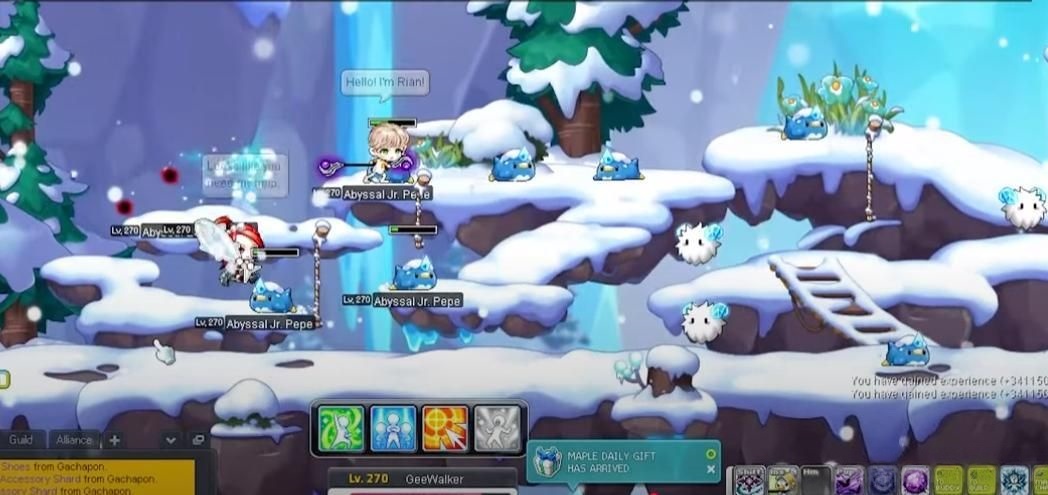This screenshot has height=495, width=1048.
Task: Add a new chat tab with plus button
Action: 114,440
